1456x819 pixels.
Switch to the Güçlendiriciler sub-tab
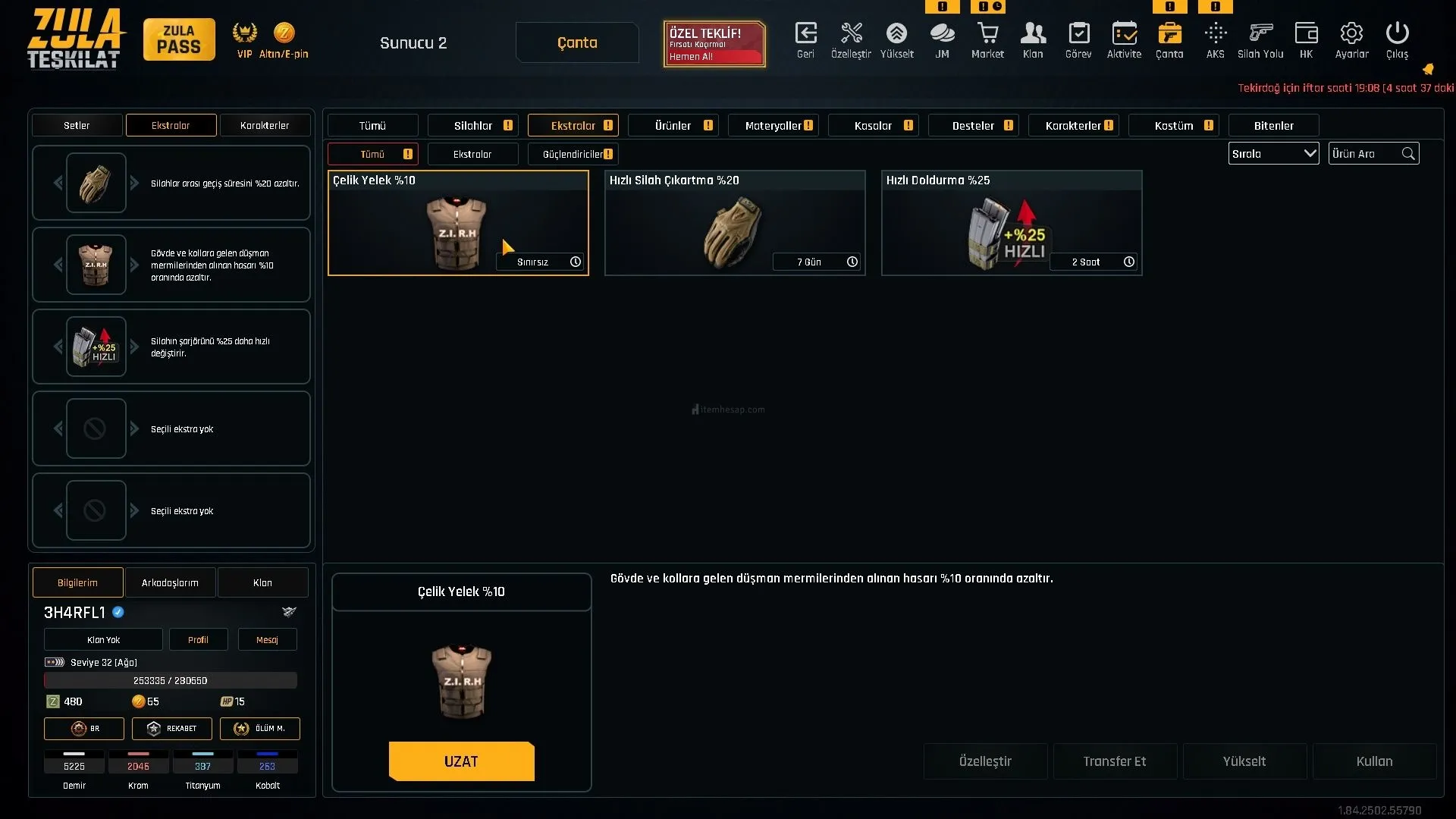point(573,155)
